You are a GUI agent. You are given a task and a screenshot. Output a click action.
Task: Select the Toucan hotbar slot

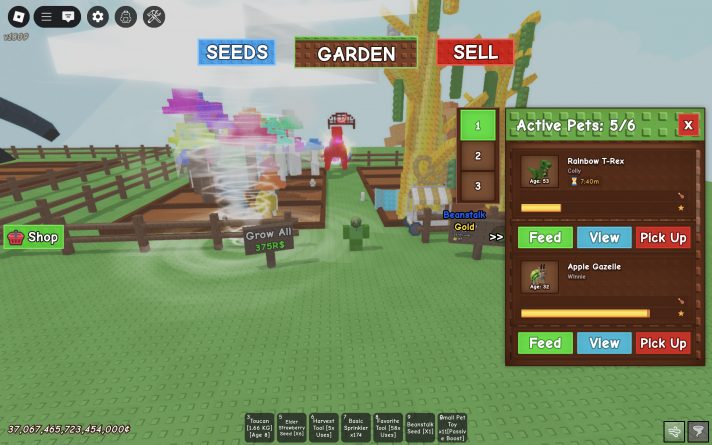(x=260, y=427)
